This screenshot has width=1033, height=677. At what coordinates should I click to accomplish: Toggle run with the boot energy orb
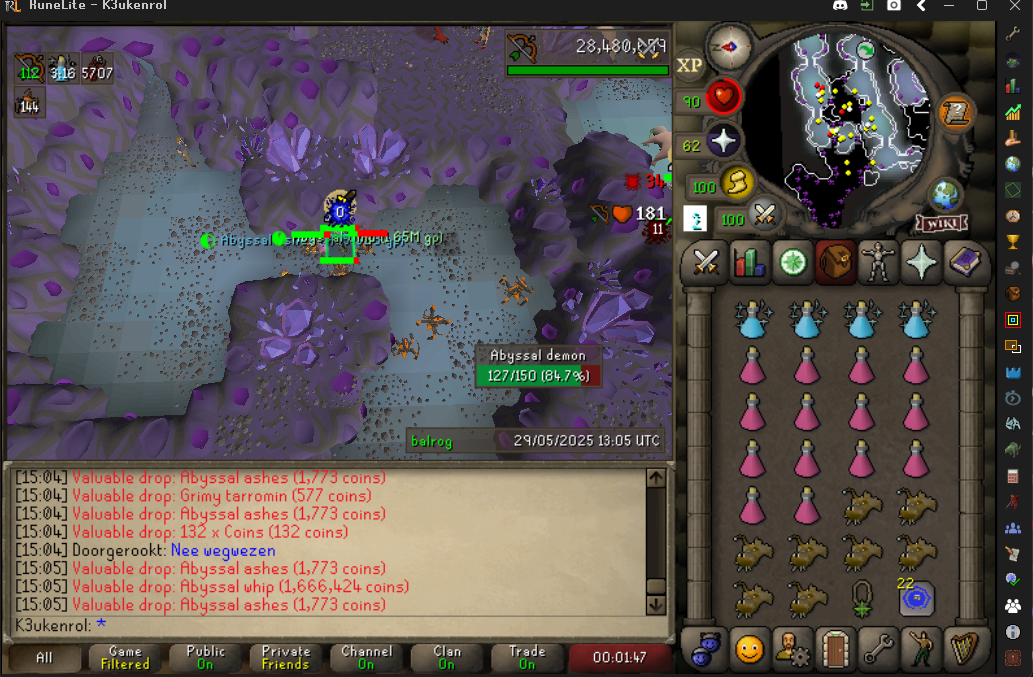click(x=733, y=183)
